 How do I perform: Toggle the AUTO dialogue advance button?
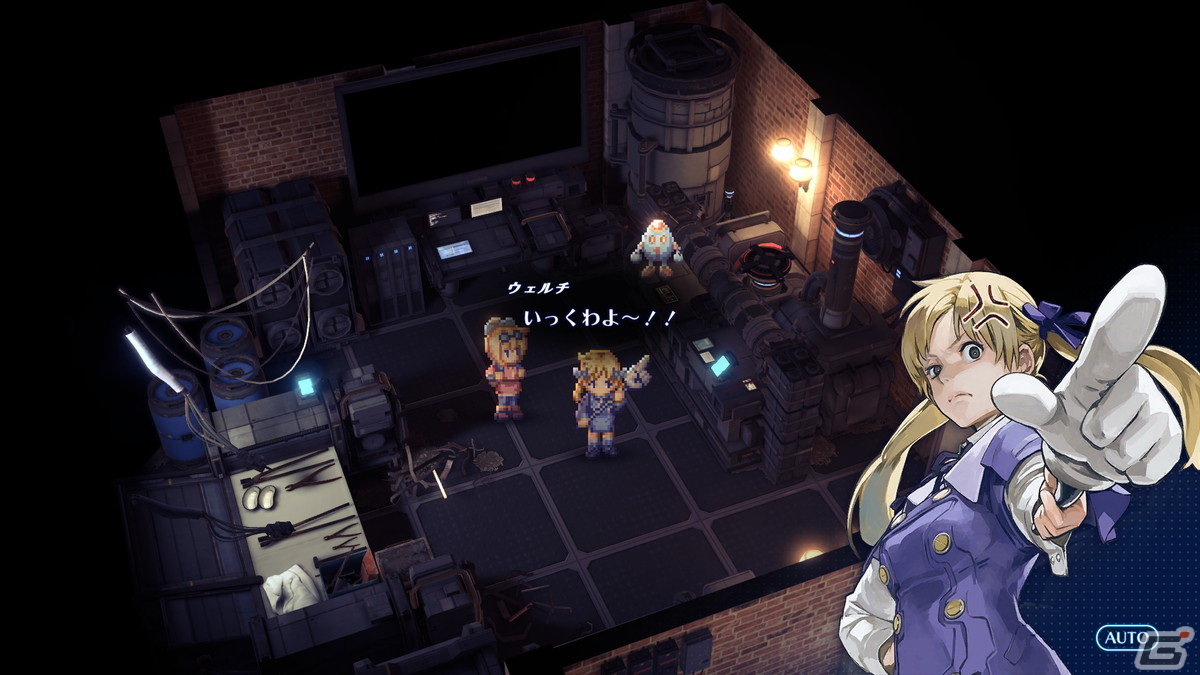tap(1125, 637)
